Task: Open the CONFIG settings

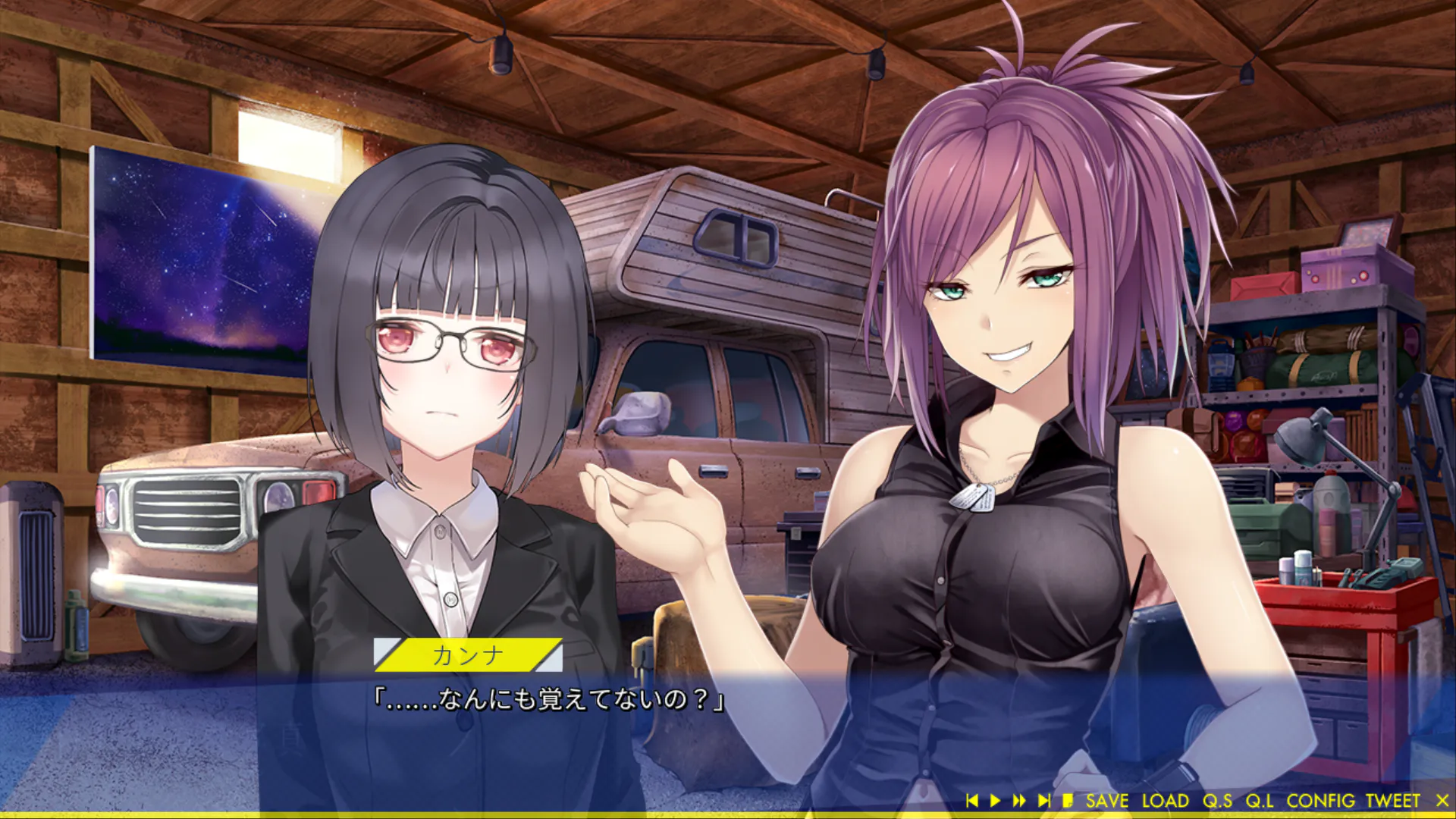Action: pos(1320,801)
